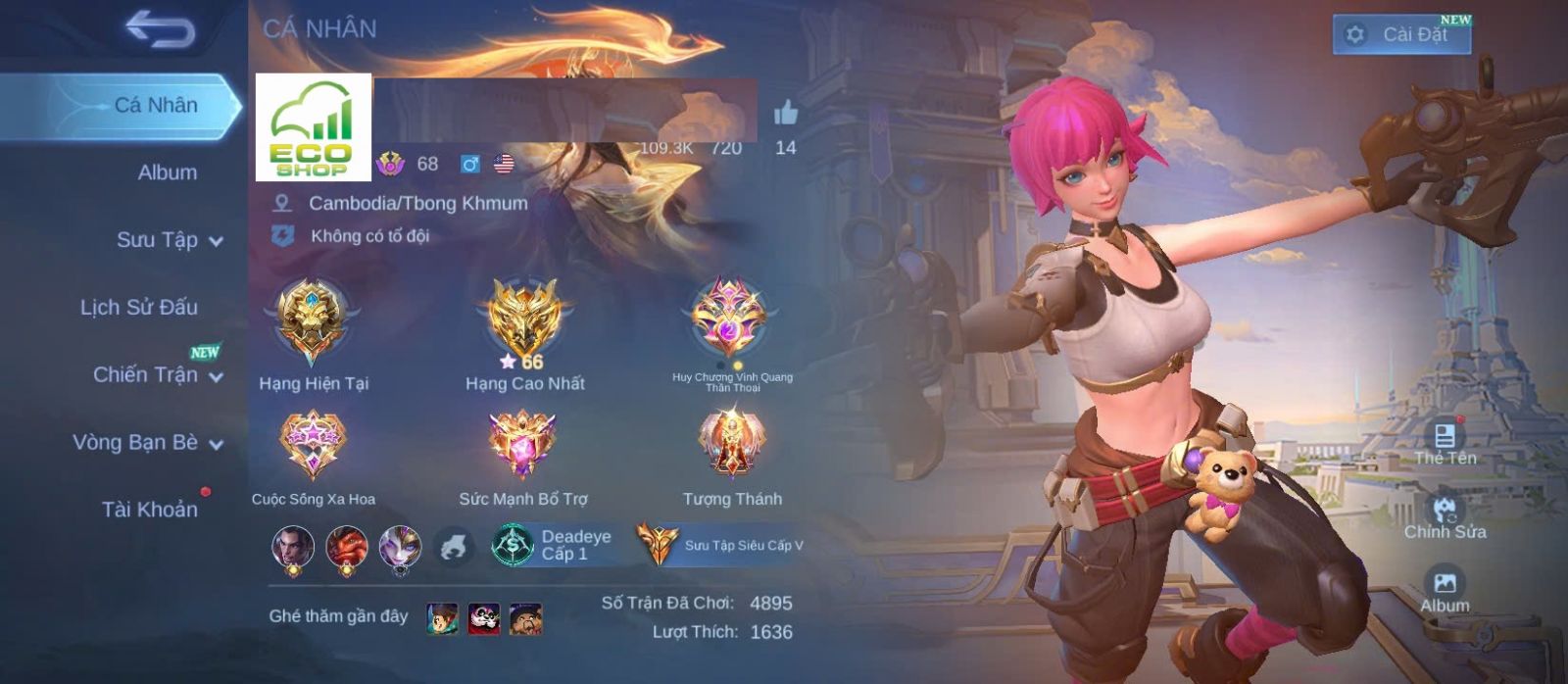This screenshot has width=1568, height=684.
Task: Go back with the return arrow
Action: click(160, 29)
